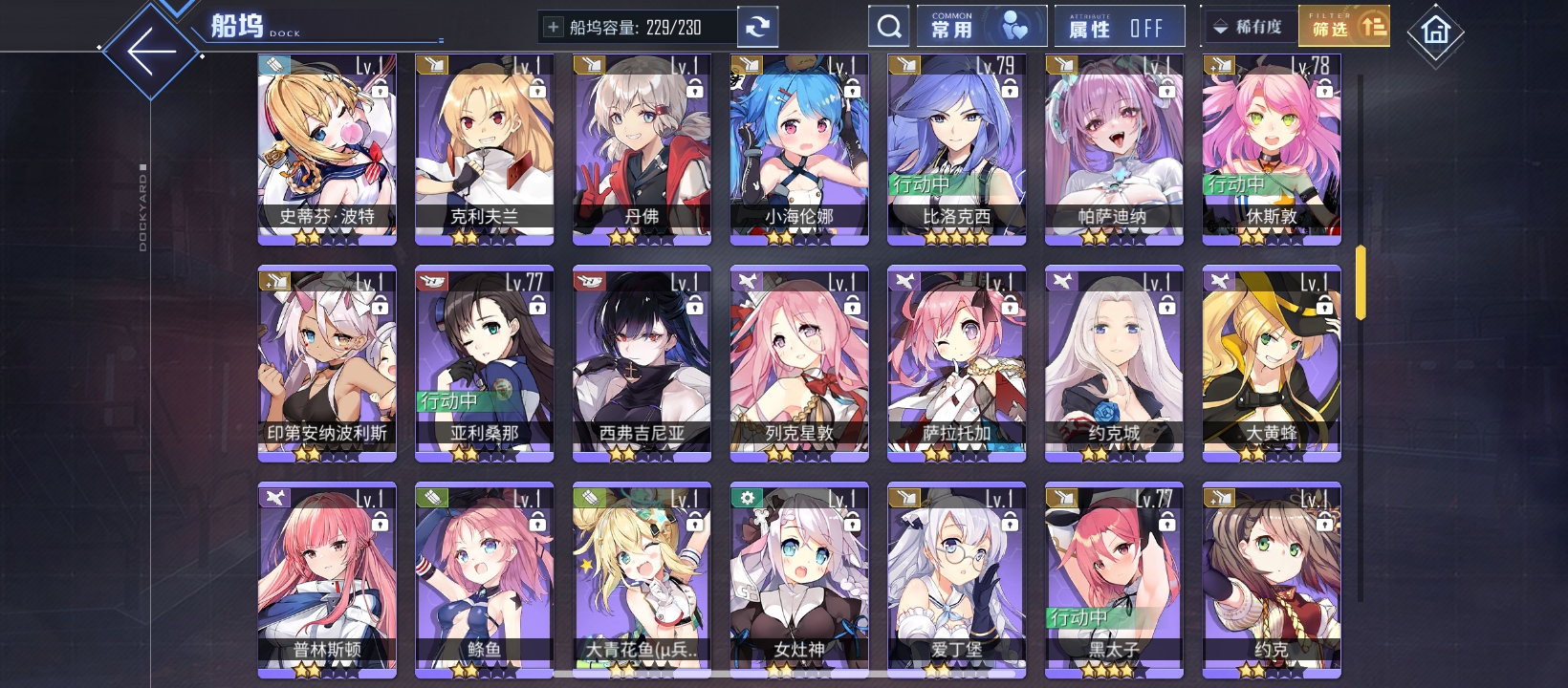
Task: Click the yellow dock list scrollbar
Action: 1360,283
